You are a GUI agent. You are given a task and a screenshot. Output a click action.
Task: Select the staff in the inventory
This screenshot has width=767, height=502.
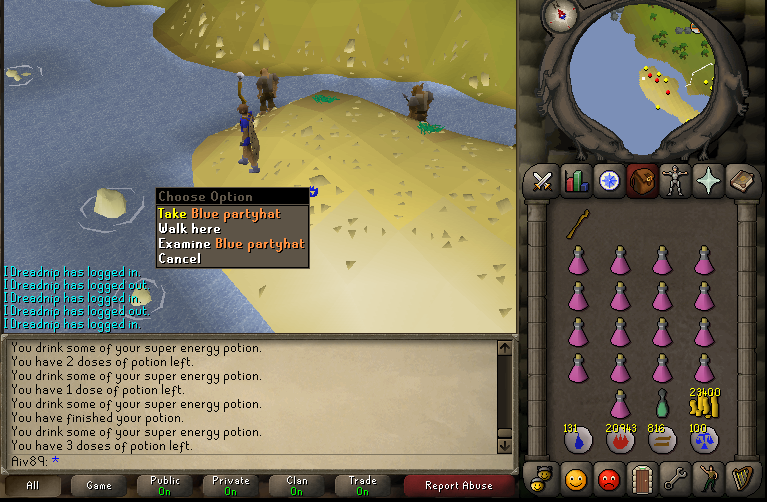click(577, 226)
